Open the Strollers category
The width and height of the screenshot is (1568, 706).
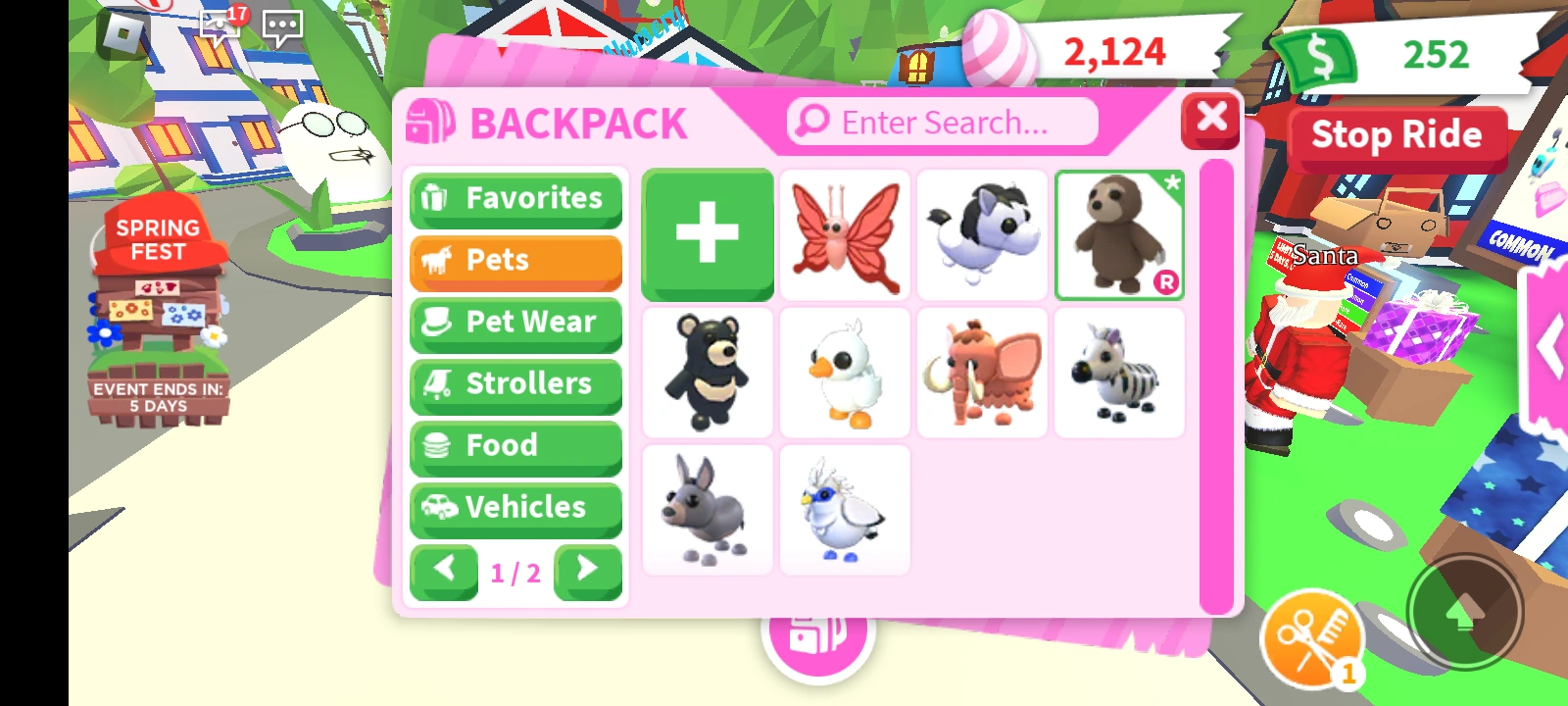(x=515, y=384)
